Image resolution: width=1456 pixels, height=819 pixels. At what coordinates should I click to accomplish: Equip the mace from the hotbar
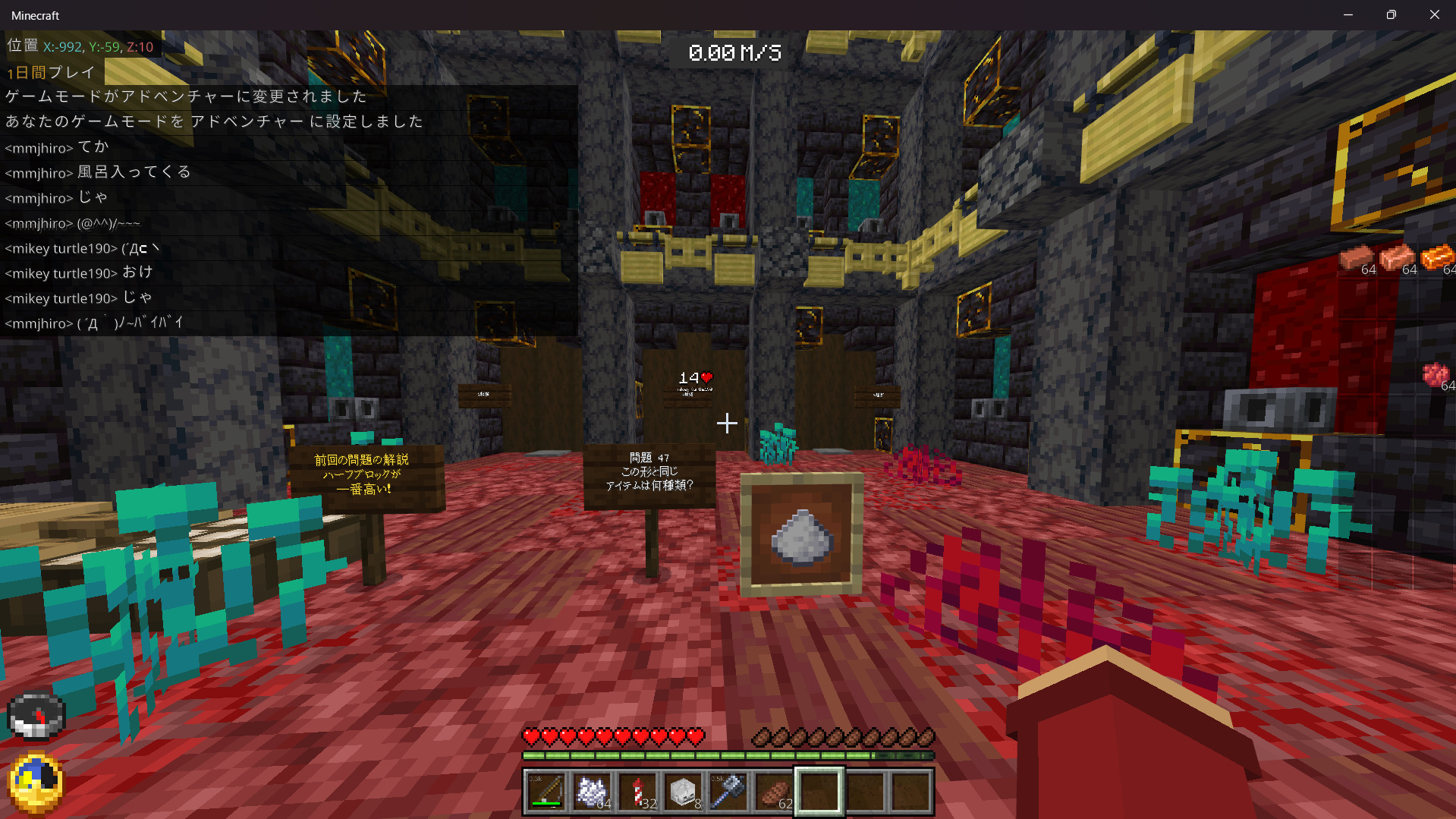coord(728,792)
